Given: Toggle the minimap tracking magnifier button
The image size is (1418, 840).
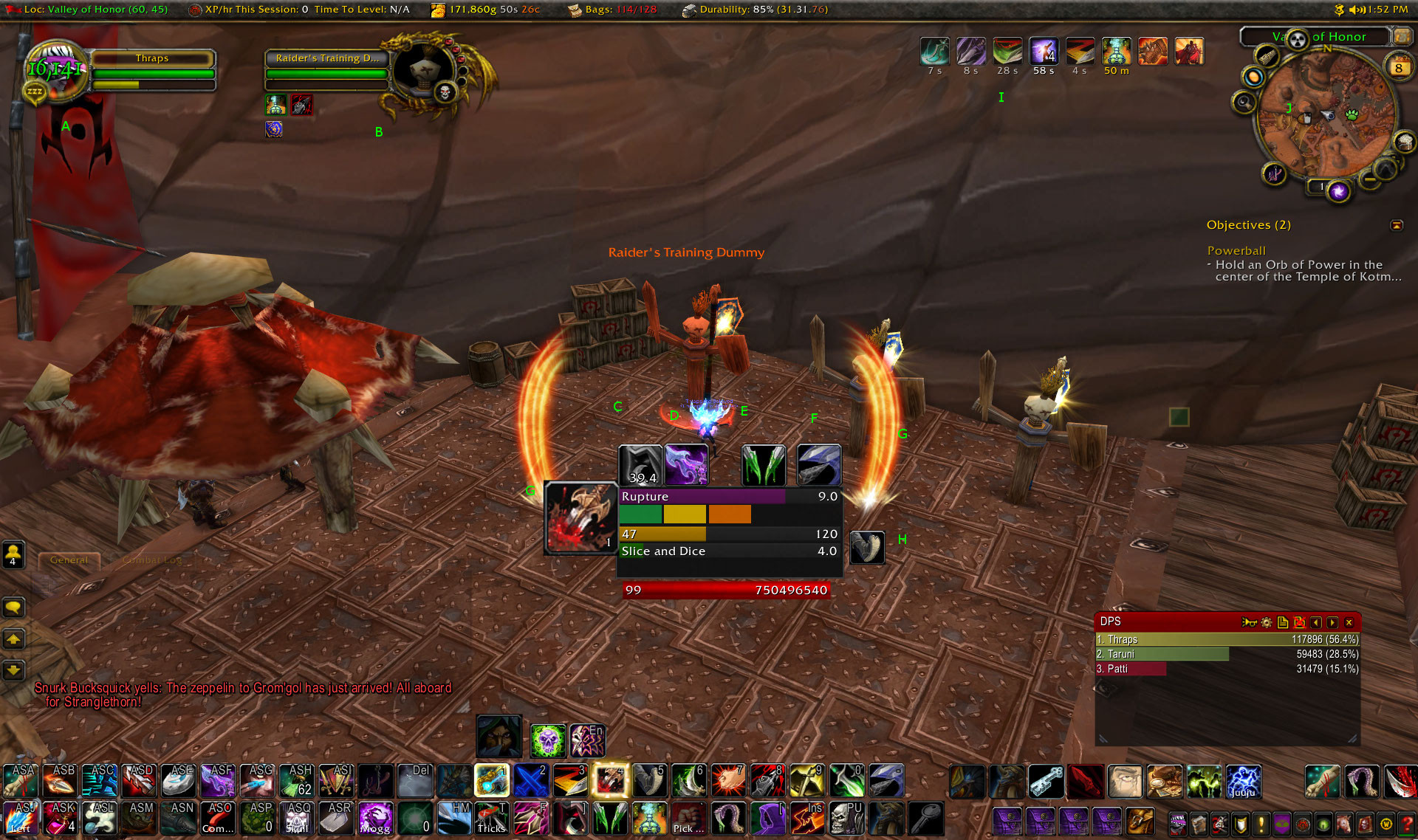Looking at the screenshot, I should (x=1244, y=102).
